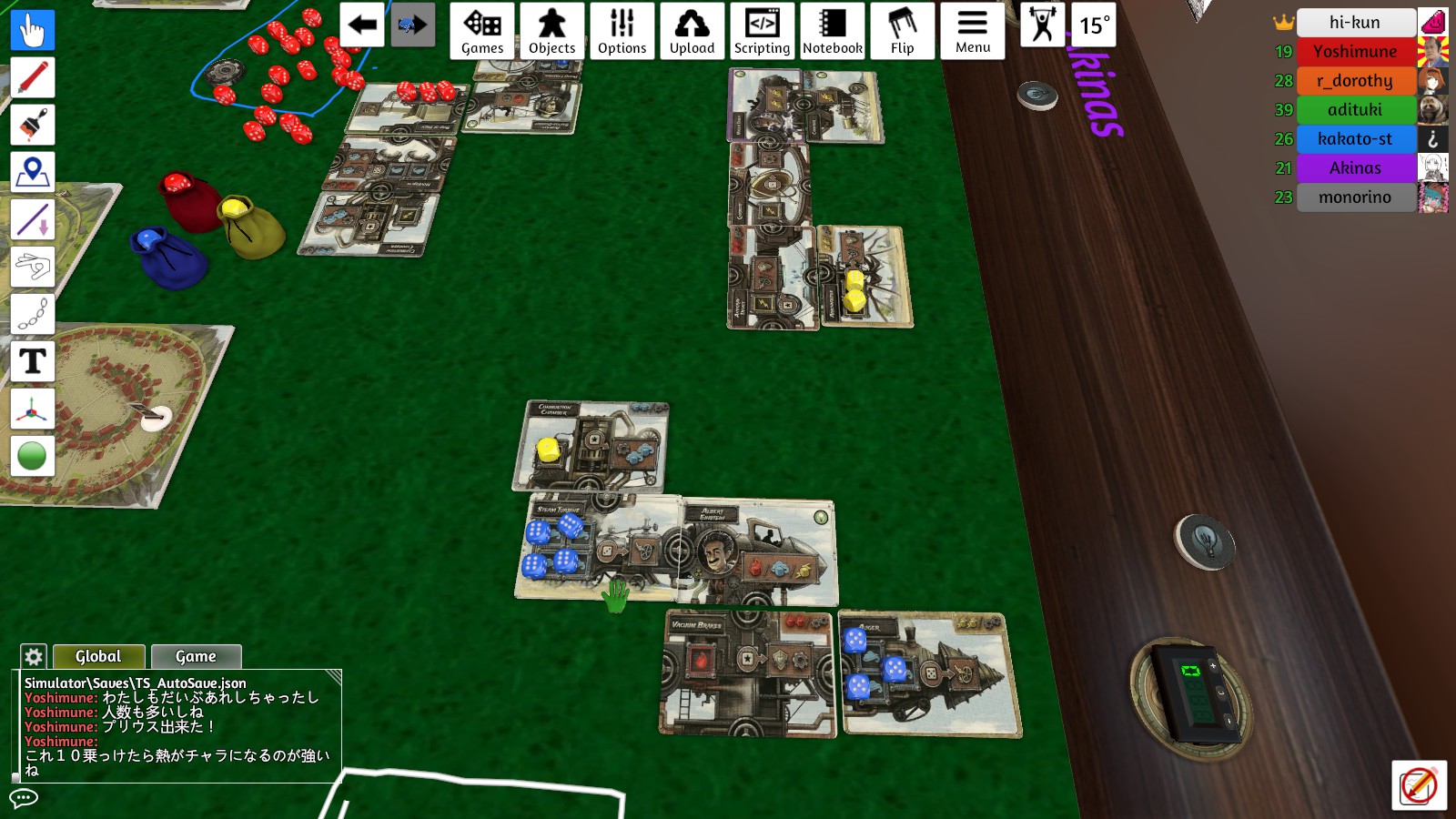Screen dimensions: 1456x819
Task: Select the Text tool
Action: (32, 362)
